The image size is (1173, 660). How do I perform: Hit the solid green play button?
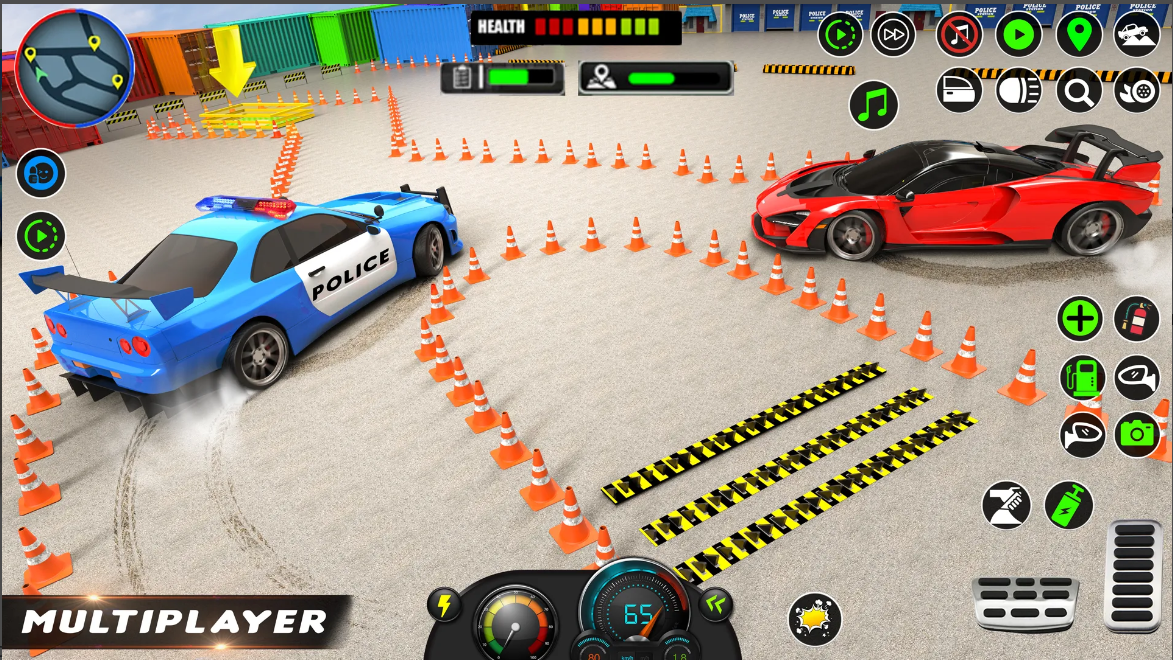click(x=1018, y=36)
